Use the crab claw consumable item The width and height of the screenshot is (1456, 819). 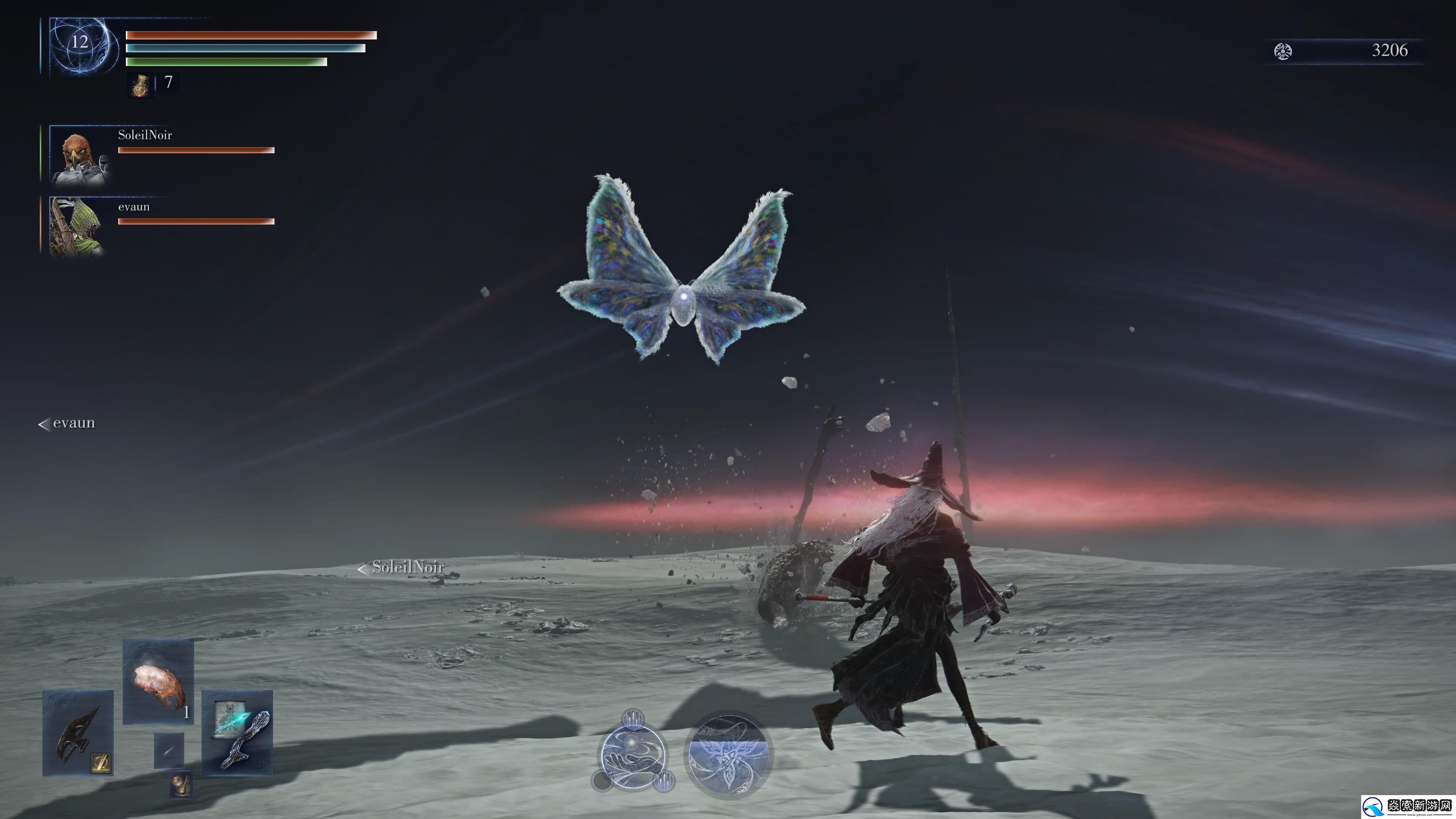click(158, 682)
